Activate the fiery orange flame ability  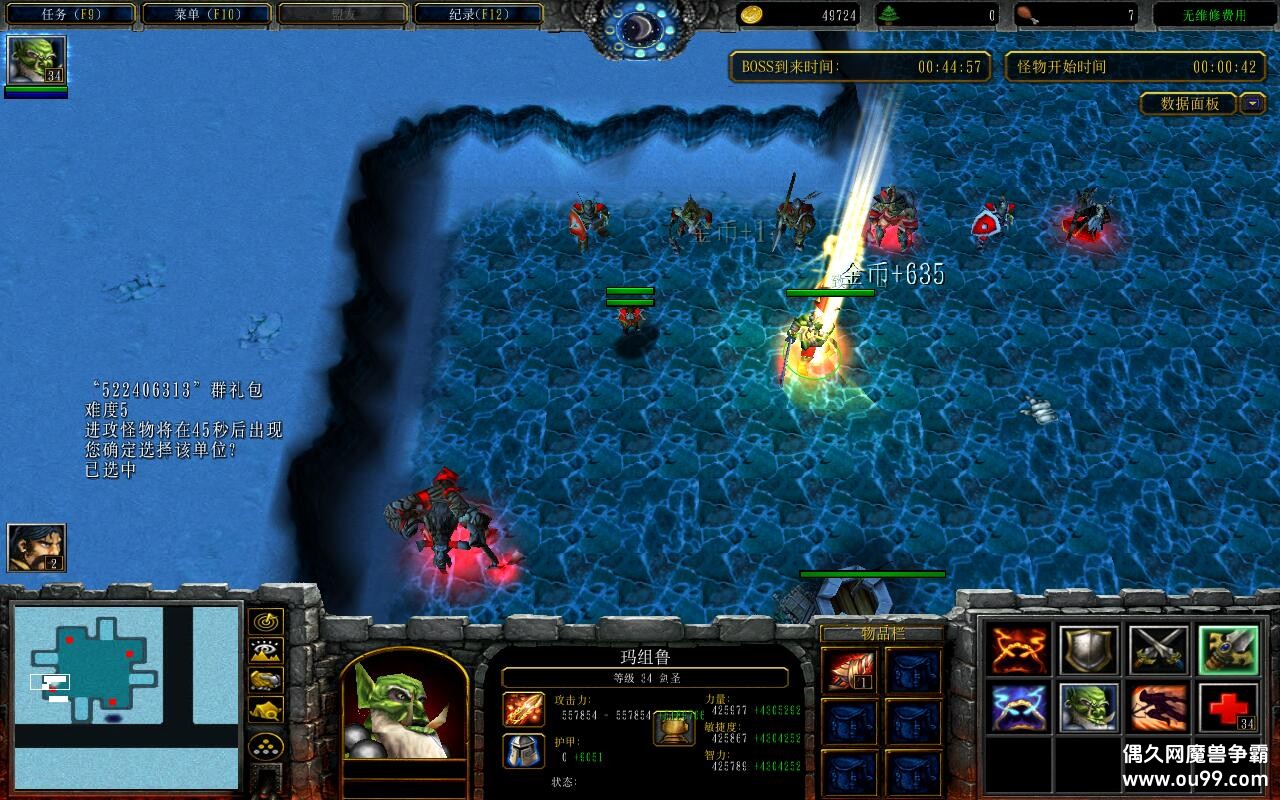[1020, 650]
